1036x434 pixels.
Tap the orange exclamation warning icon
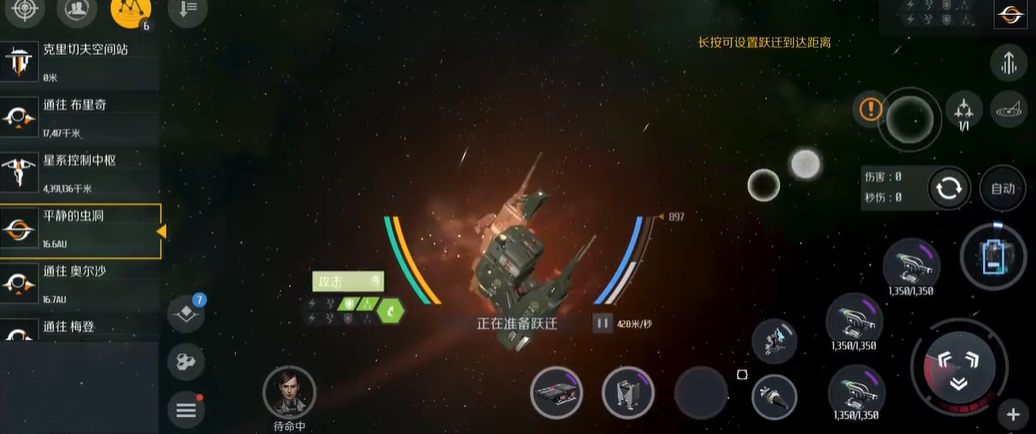coord(871,109)
